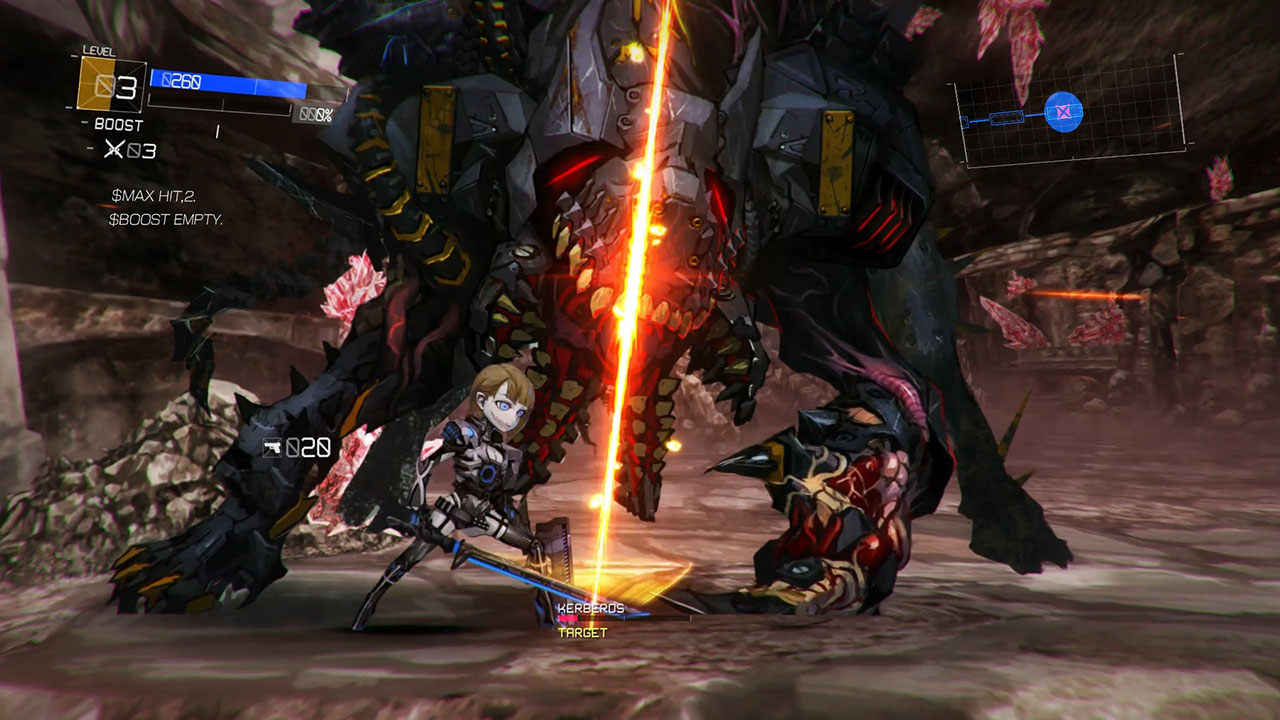Select the Kerberos target marker label
Screen dimensions: 1280x720
click(x=590, y=609)
